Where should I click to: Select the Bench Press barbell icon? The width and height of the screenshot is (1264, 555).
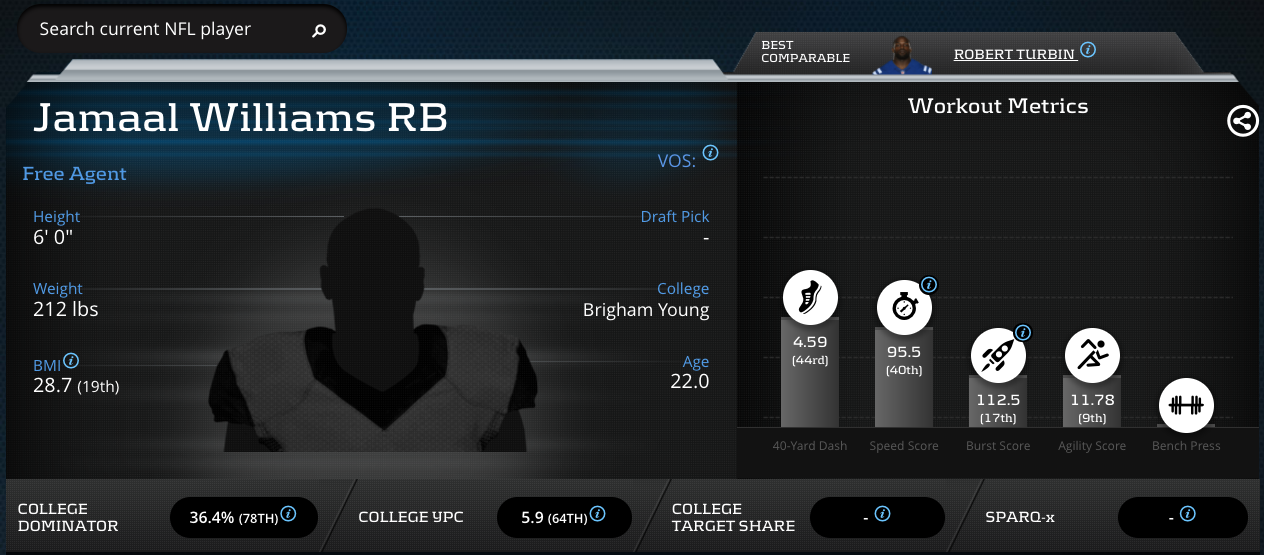[1186, 405]
